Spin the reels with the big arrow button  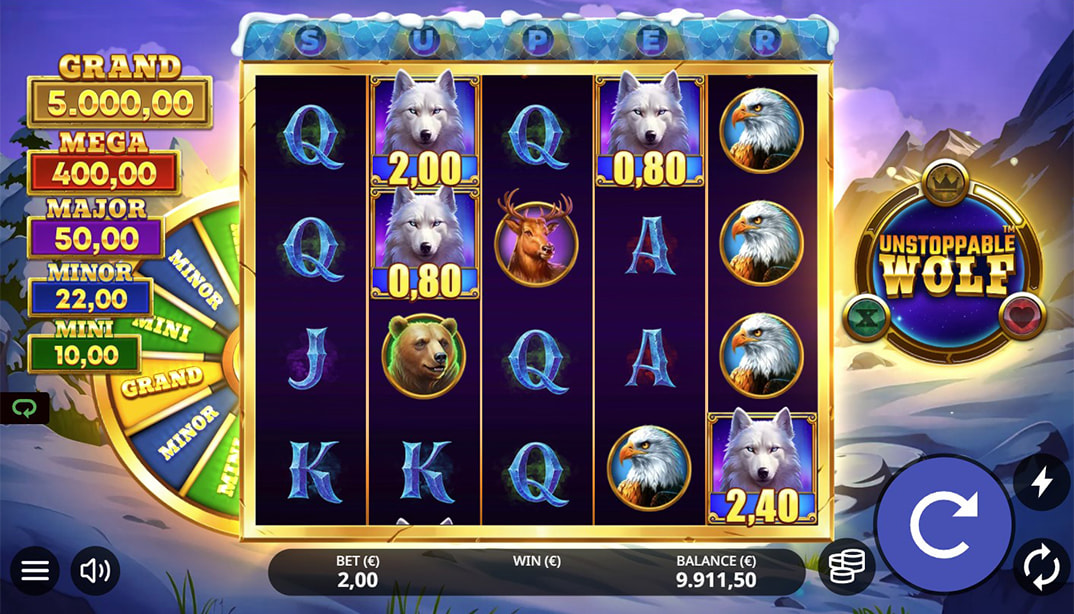click(943, 524)
